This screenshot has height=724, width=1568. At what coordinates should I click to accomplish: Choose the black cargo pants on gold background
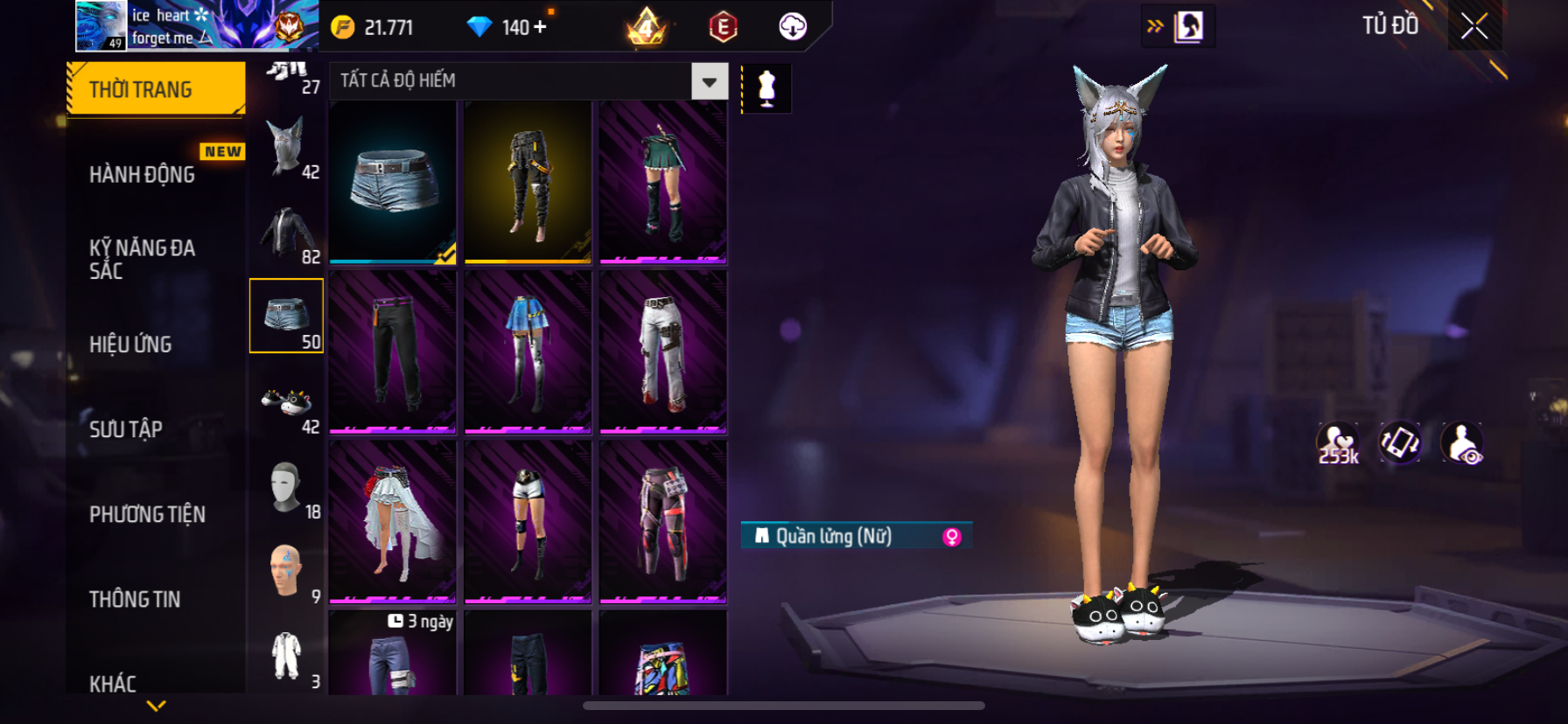click(x=528, y=182)
